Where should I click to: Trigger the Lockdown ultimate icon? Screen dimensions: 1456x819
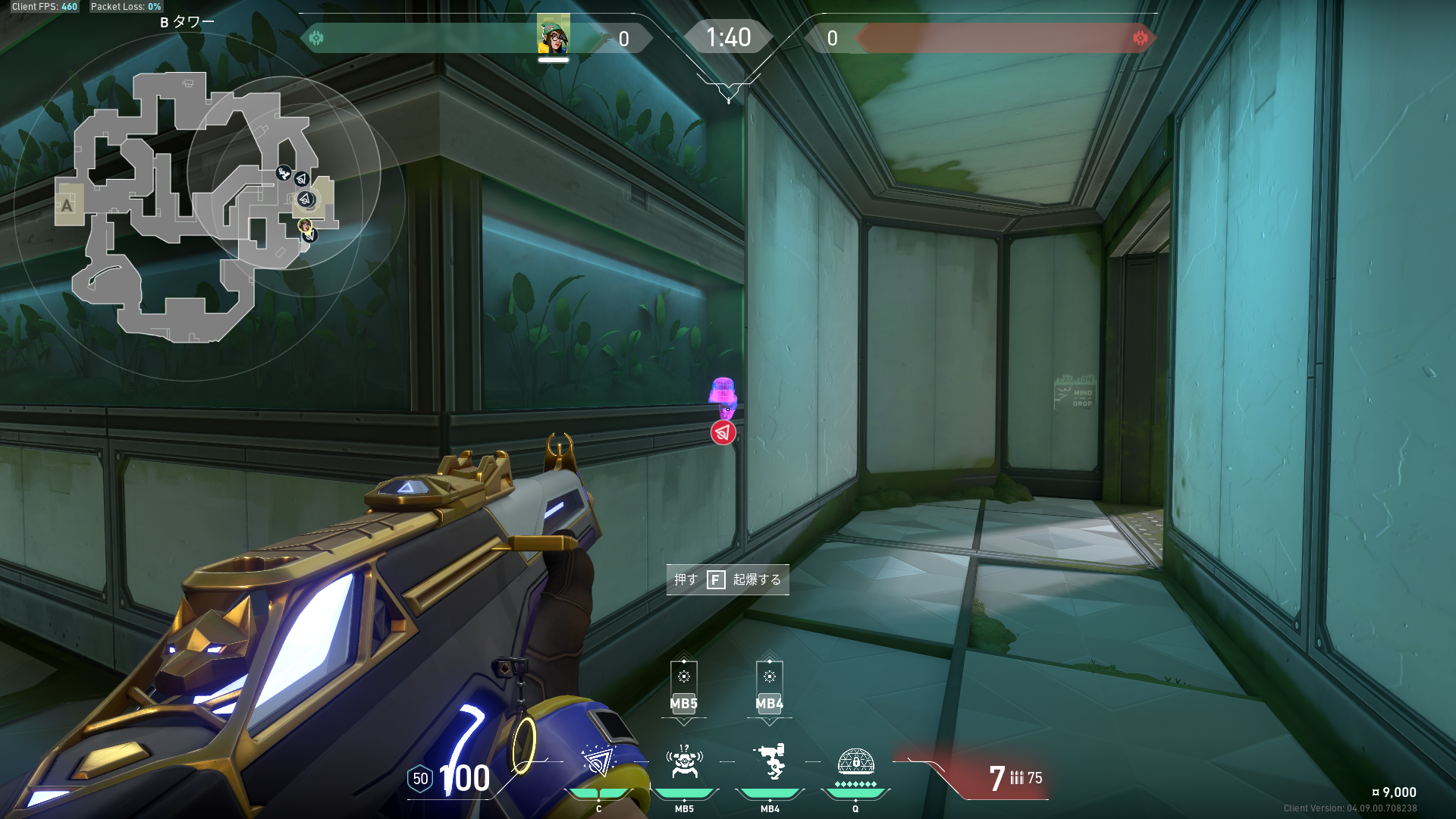pos(855,761)
